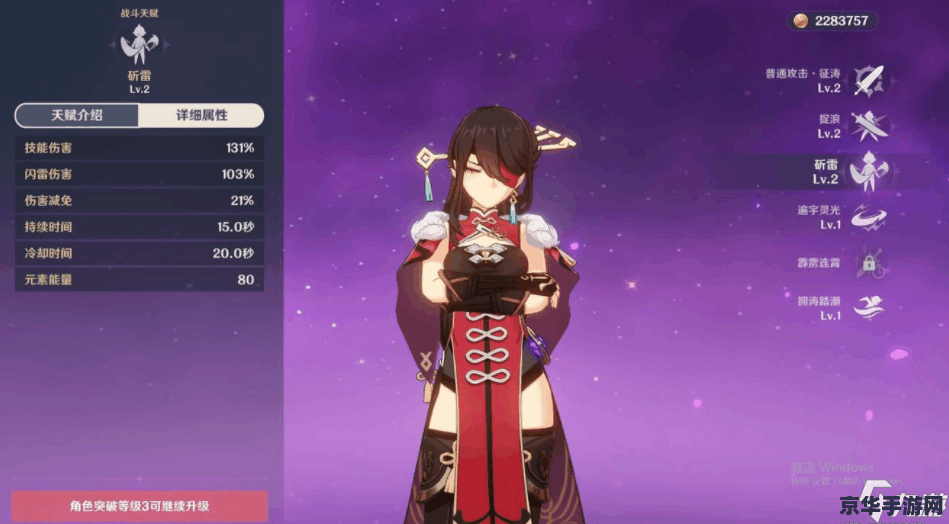This screenshot has width=949, height=524.
Task: Click the locked 霹雳连霄 talent
Action: pyautogui.click(x=868, y=263)
